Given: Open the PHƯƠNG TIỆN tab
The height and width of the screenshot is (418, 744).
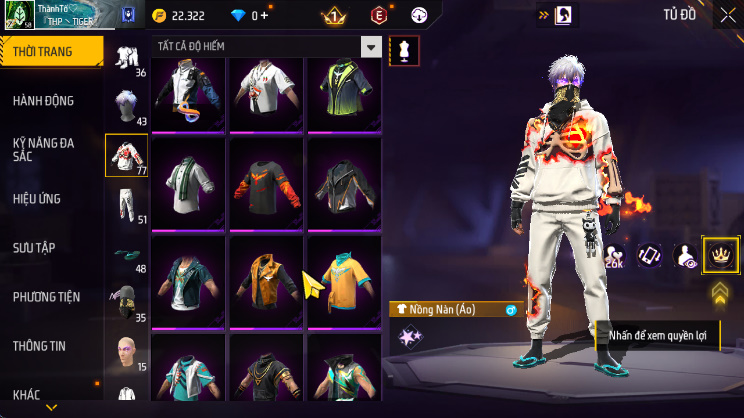Looking at the screenshot, I should tap(47, 297).
